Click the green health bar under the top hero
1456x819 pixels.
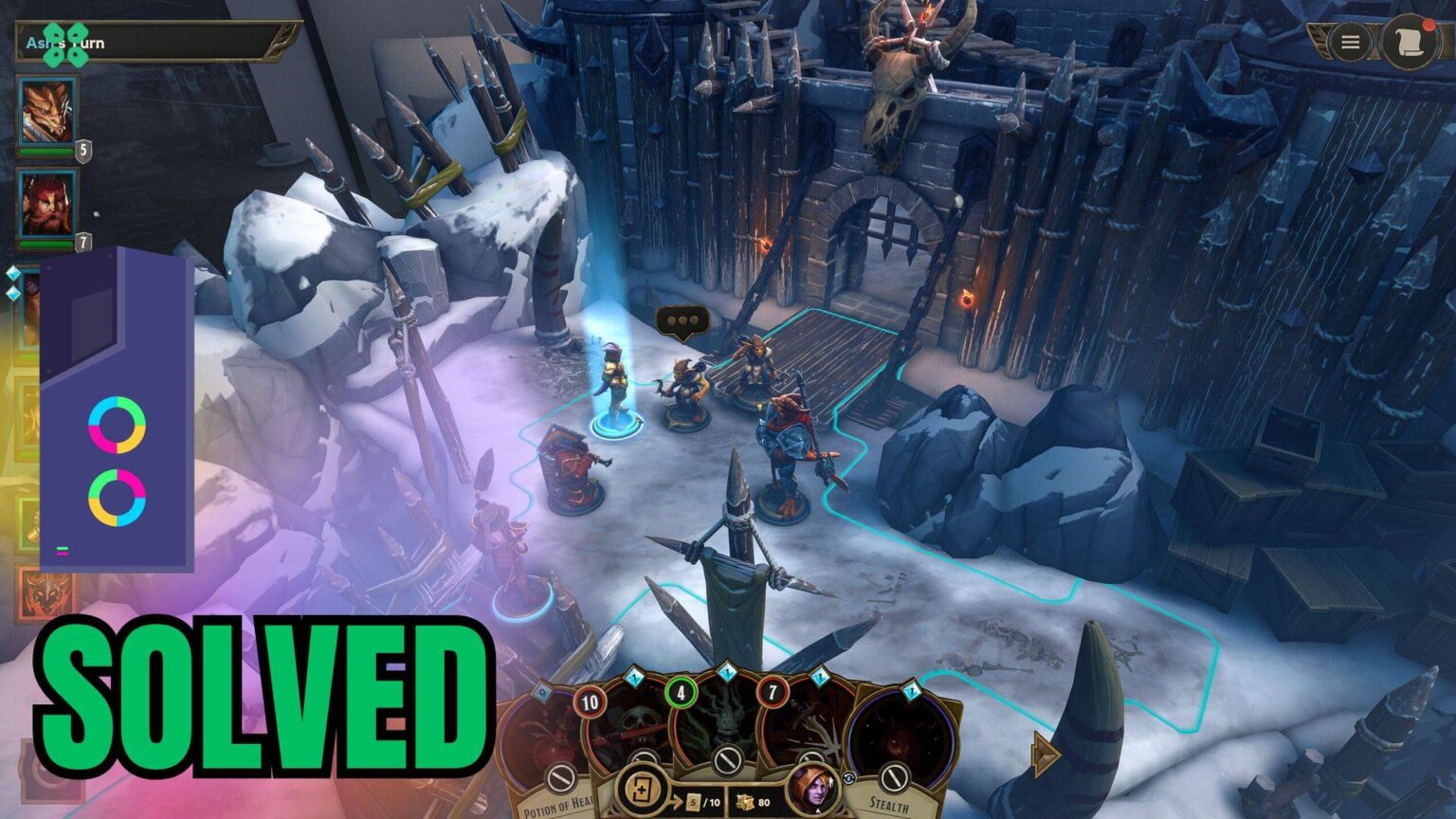(x=46, y=152)
